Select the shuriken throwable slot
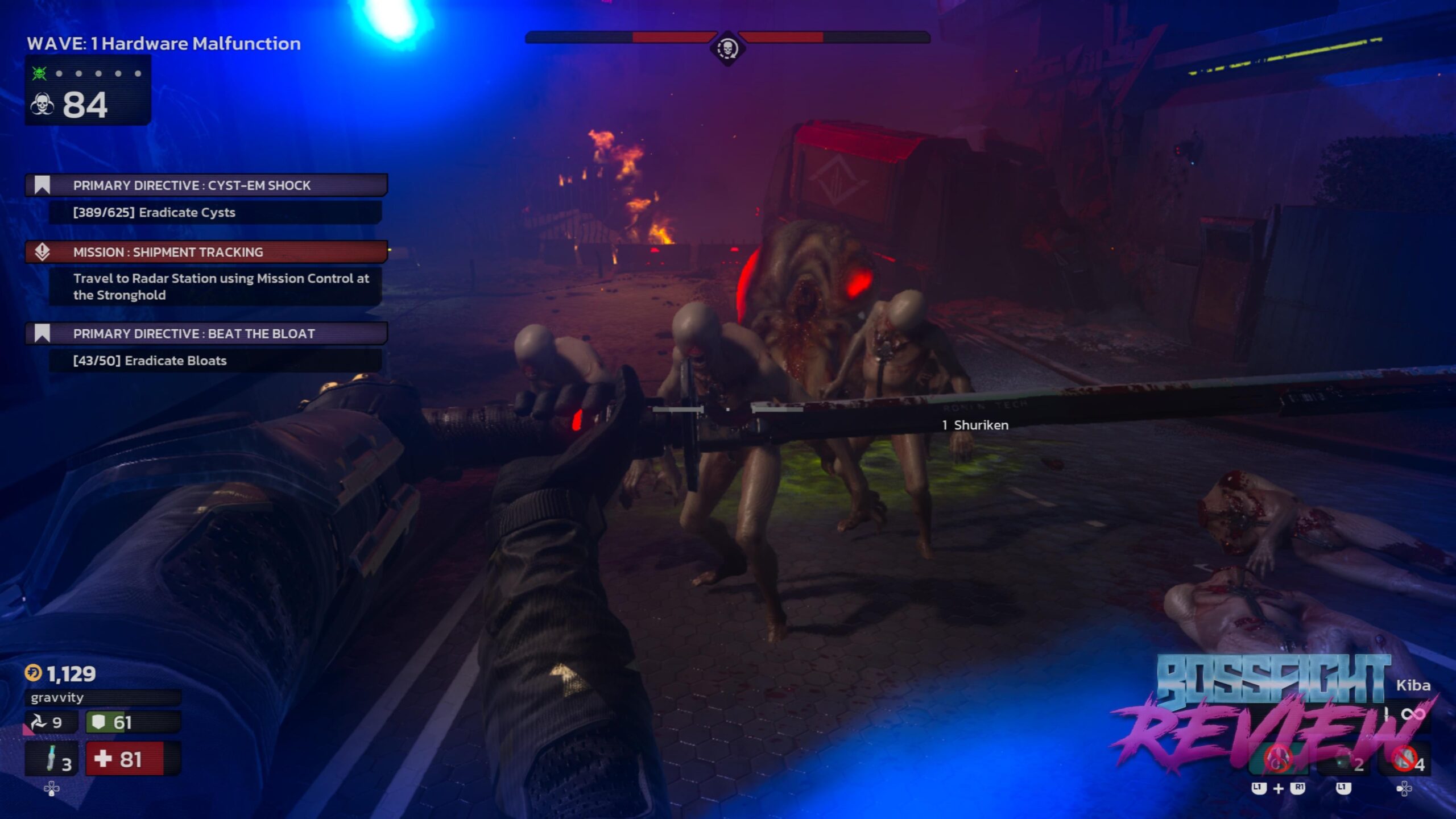 (x=50, y=722)
